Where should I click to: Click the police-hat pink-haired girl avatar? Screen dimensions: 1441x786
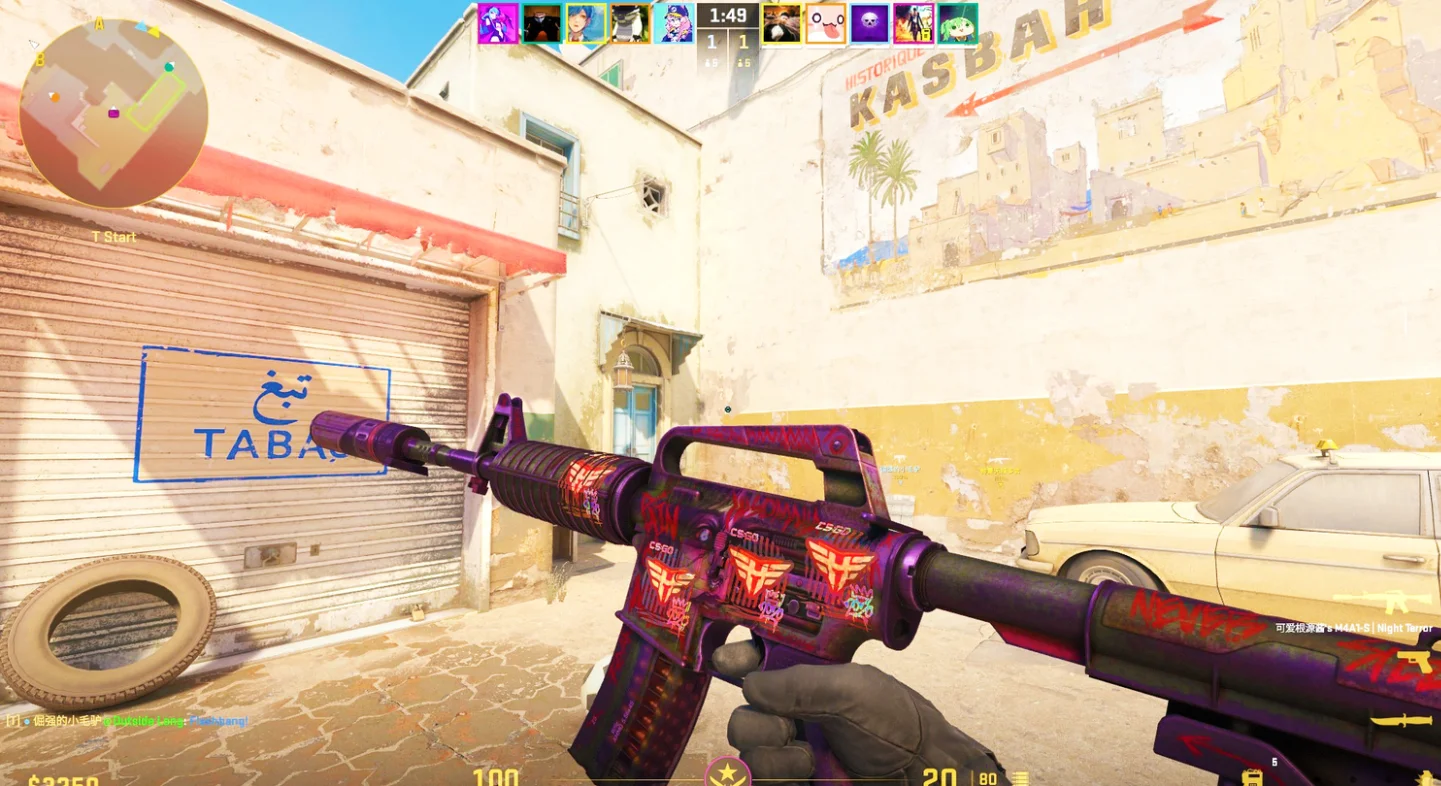(x=674, y=23)
